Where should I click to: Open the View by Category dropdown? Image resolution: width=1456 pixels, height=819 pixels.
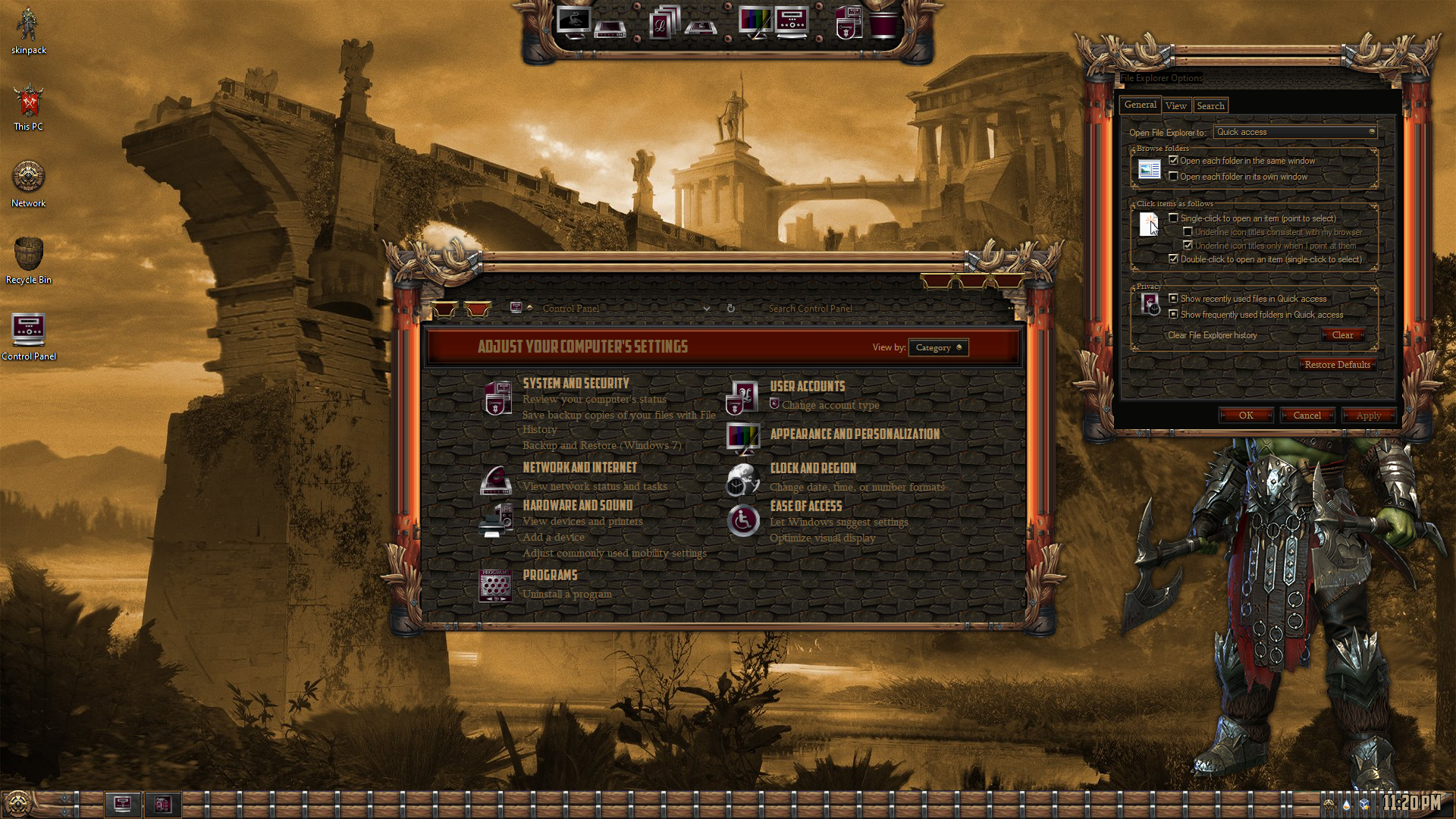click(x=938, y=347)
